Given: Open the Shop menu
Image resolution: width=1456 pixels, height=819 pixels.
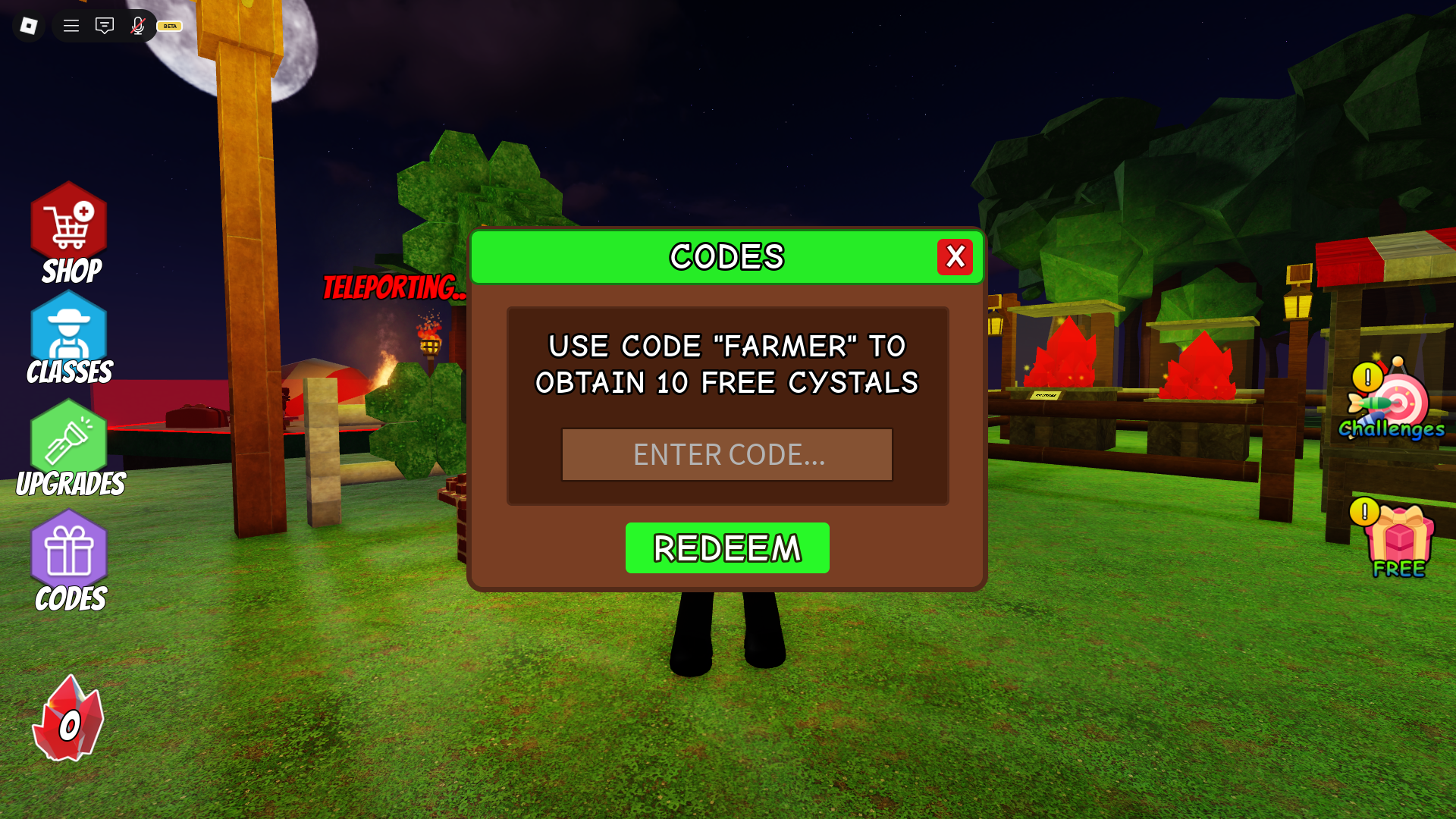Looking at the screenshot, I should [69, 227].
